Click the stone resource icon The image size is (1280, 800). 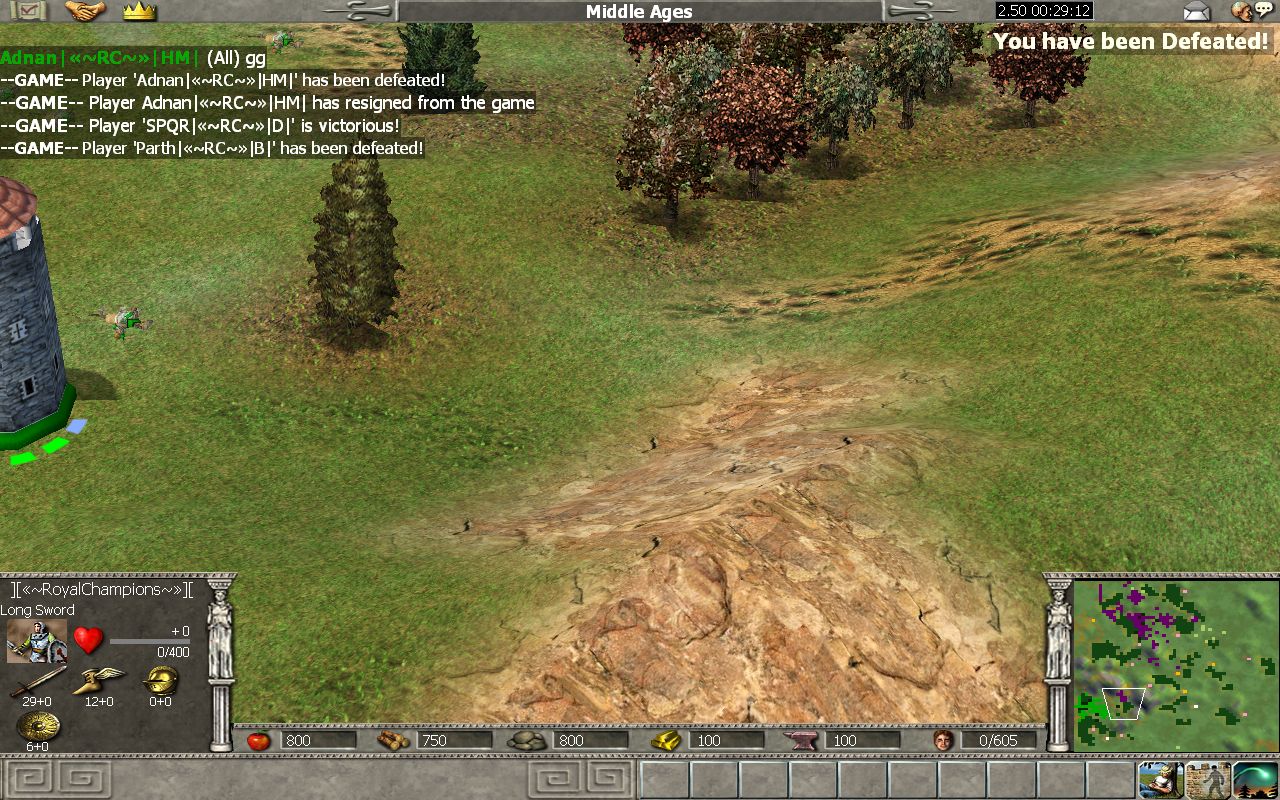coord(527,740)
